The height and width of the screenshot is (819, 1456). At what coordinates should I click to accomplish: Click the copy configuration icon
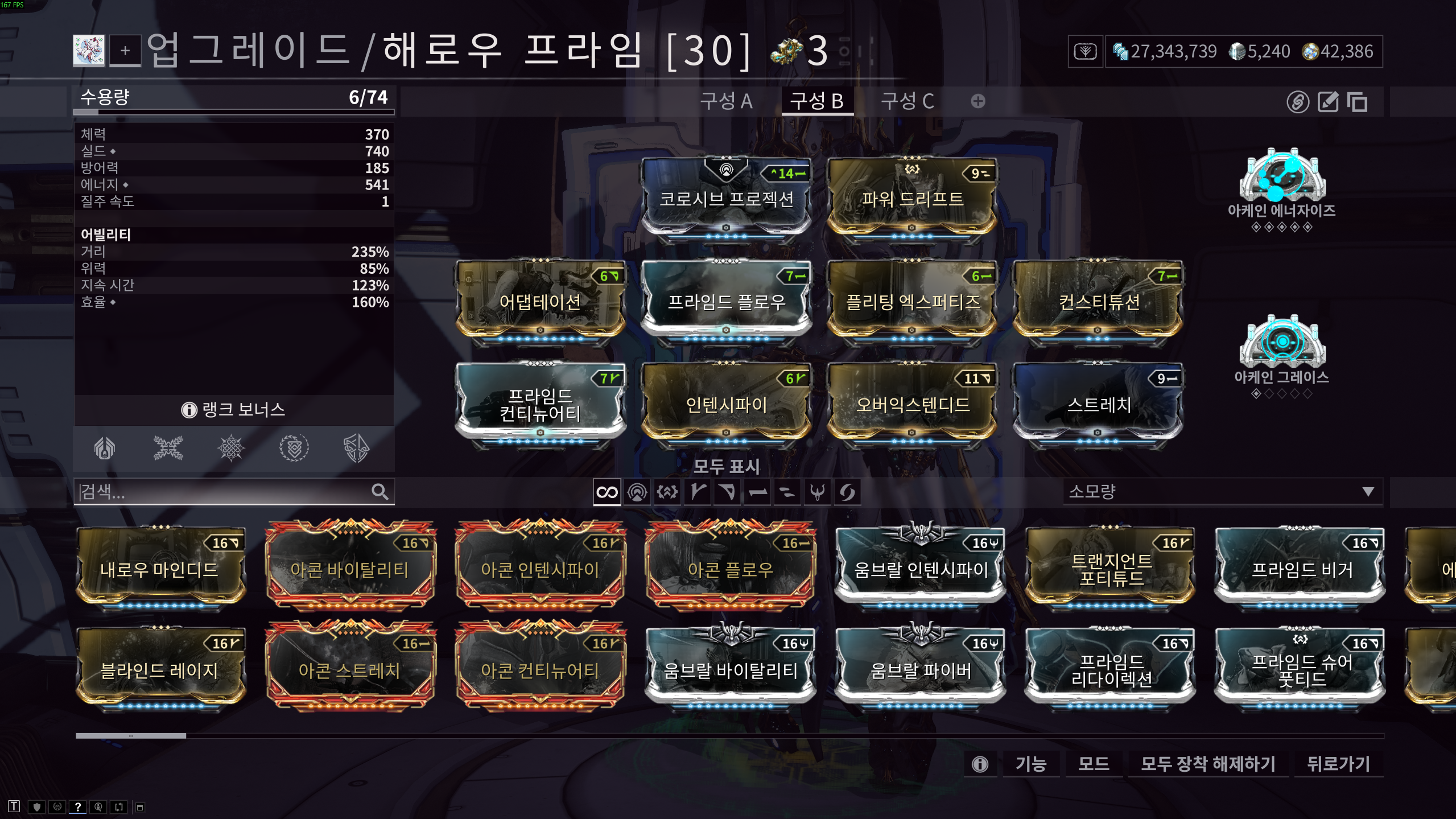1359,102
